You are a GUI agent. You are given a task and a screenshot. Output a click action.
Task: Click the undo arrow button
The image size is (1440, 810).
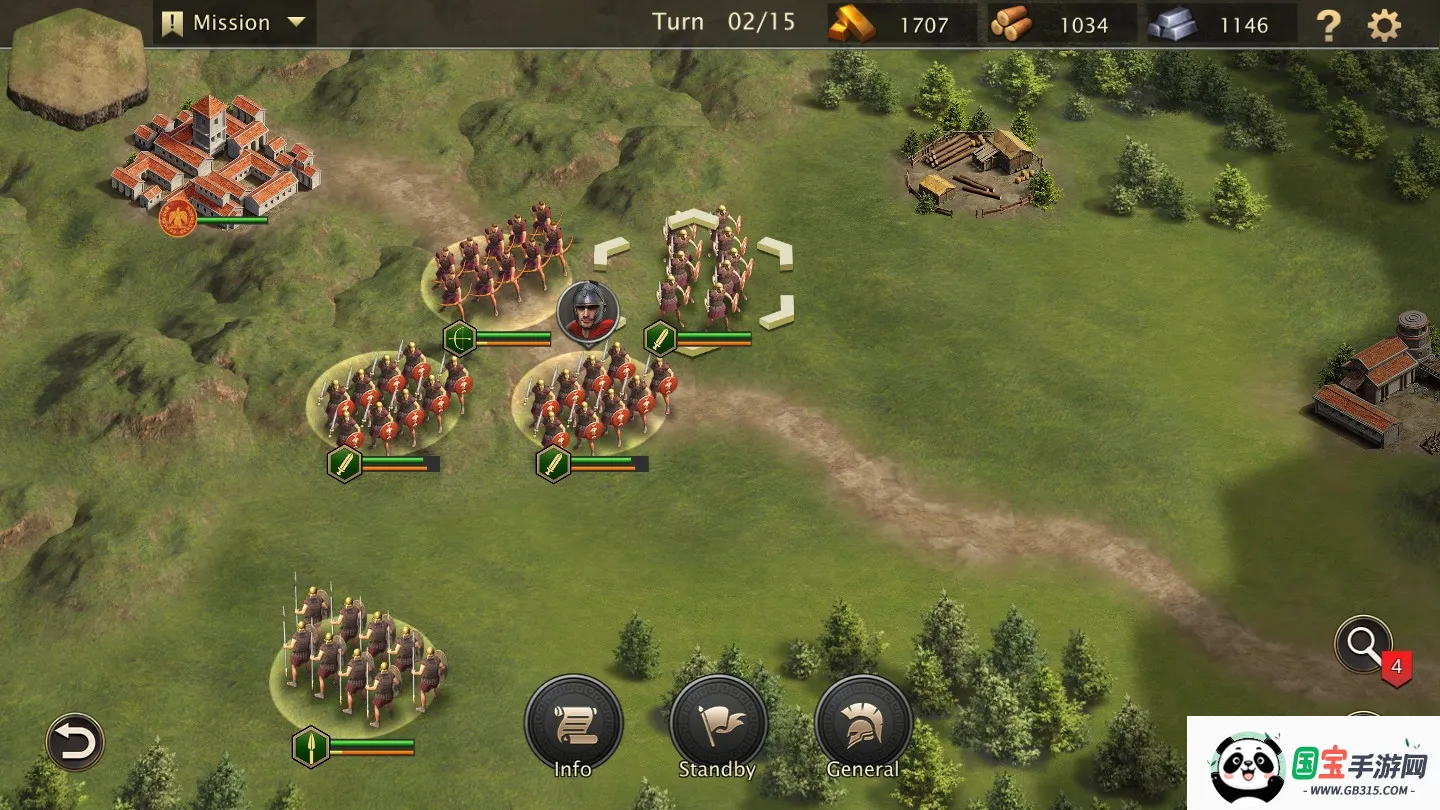[x=75, y=742]
